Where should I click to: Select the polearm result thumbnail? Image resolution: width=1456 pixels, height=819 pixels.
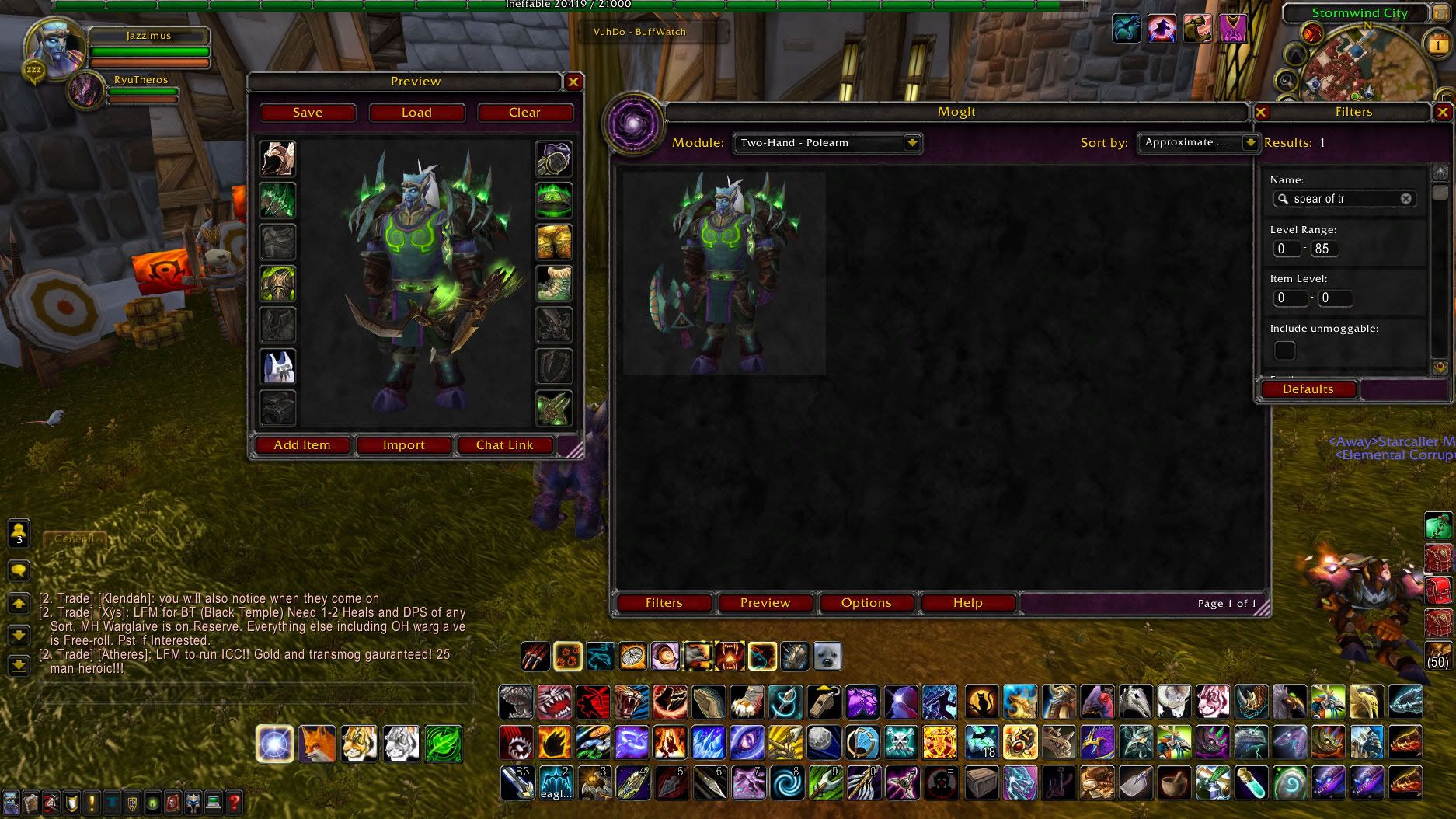(724, 273)
